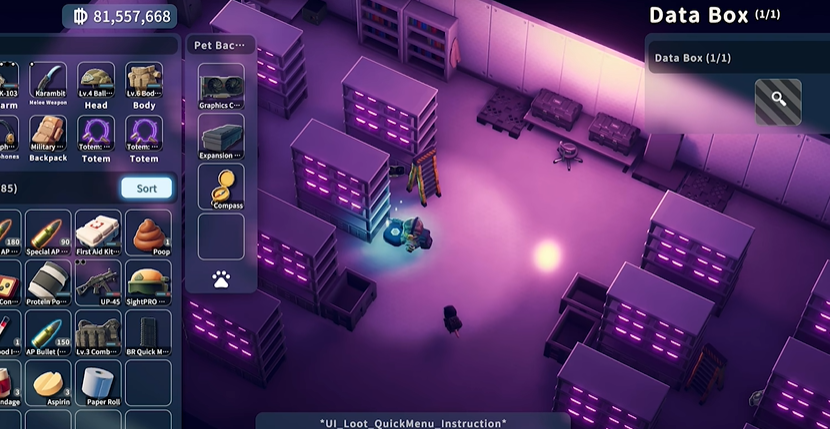
Task: Select the Expansion item in pet backpack
Action: coord(221,135)
